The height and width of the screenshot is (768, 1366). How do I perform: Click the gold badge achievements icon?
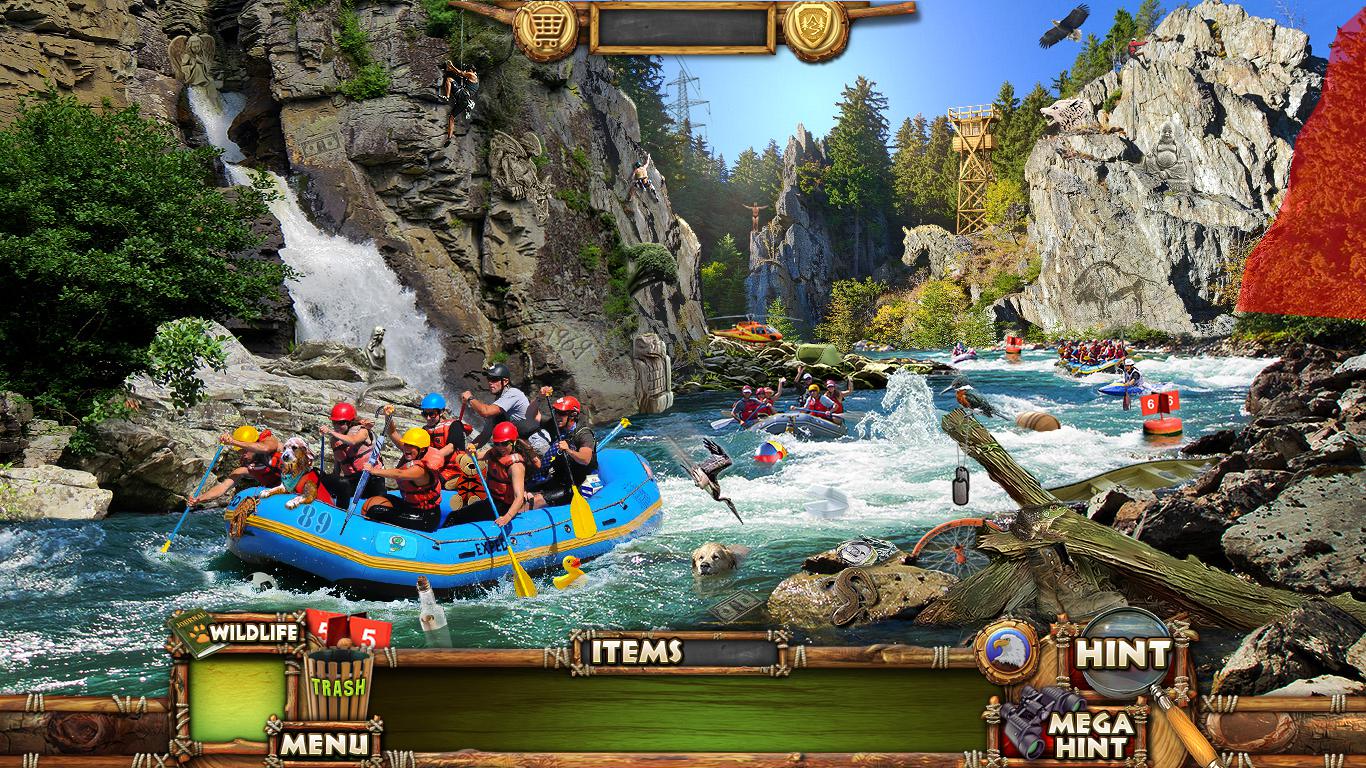tap(815, 28)
